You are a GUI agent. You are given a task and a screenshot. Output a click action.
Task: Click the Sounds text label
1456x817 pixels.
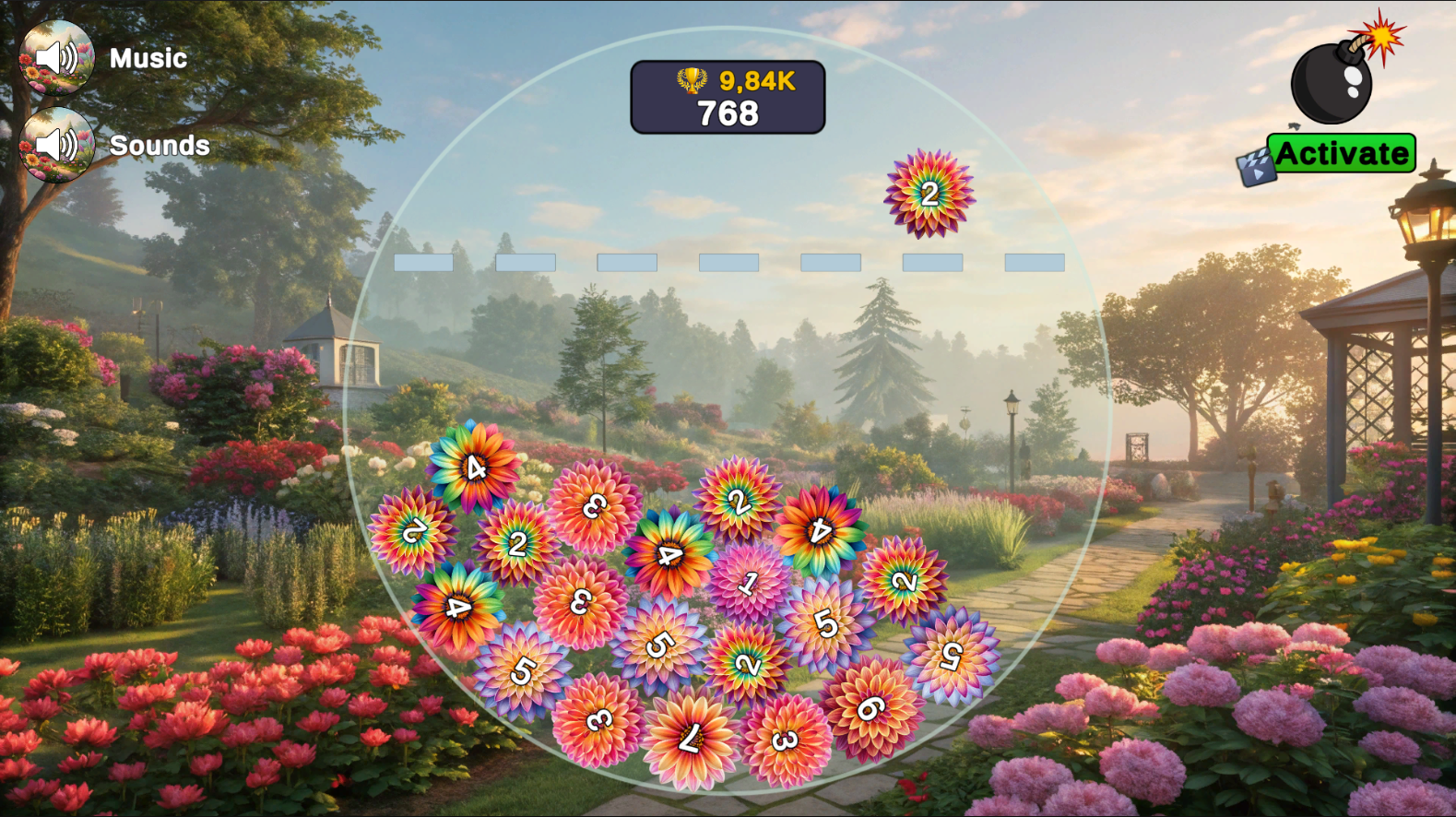point(159,146)
